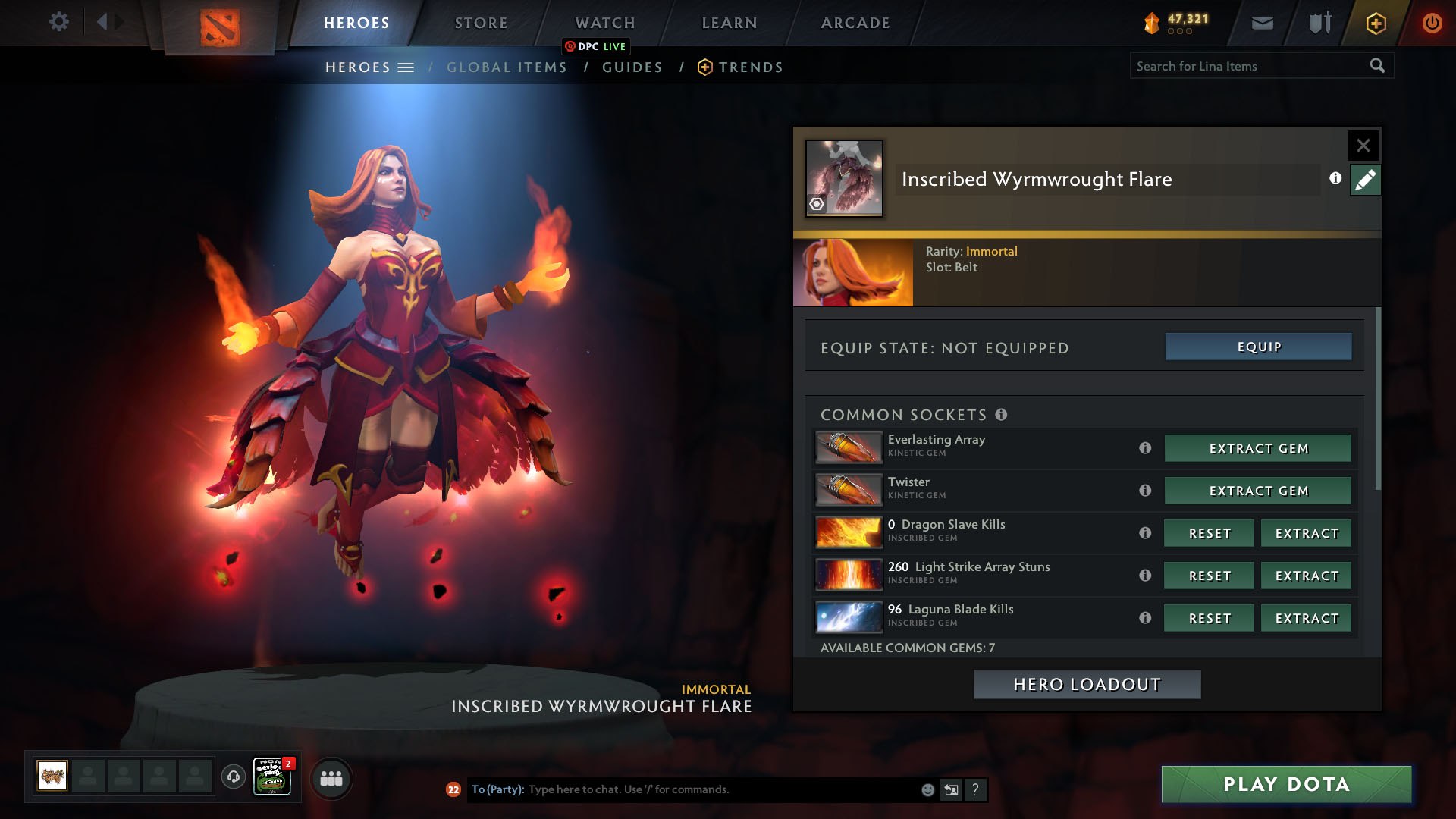Open the Watch tab

click(604, 23)
